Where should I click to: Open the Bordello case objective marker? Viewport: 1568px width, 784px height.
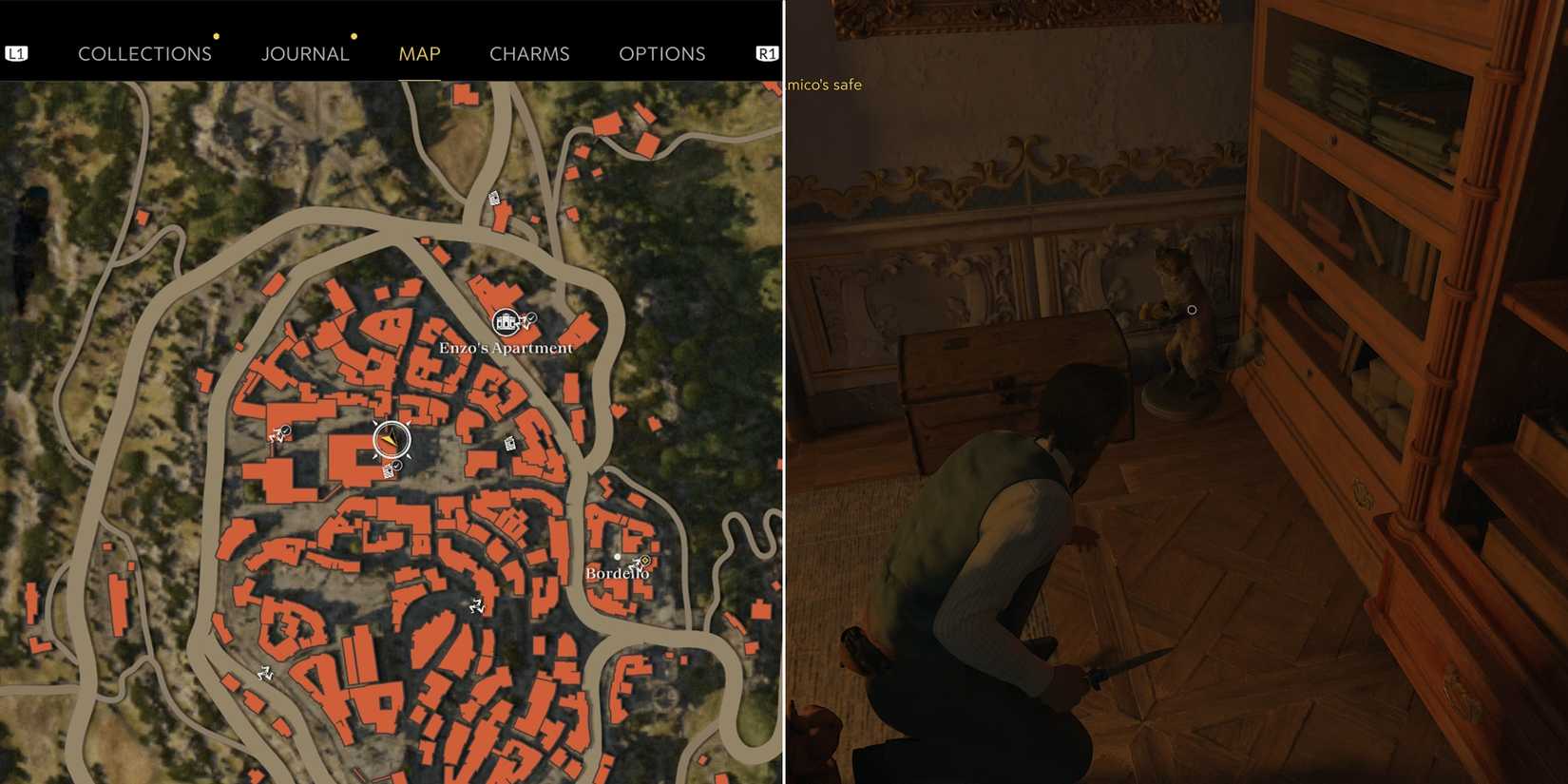642,561
